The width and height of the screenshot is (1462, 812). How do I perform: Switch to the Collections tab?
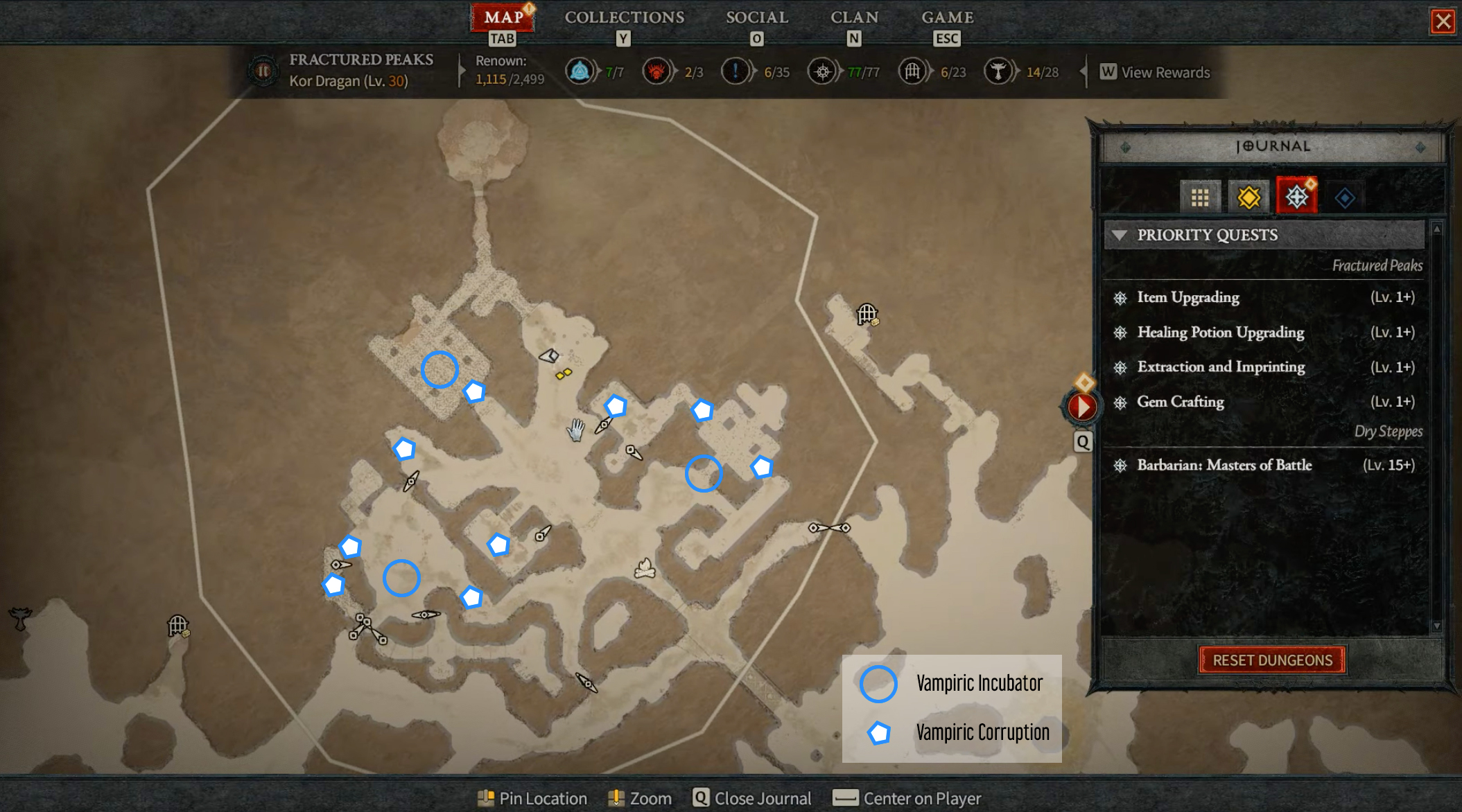(624, 18)
